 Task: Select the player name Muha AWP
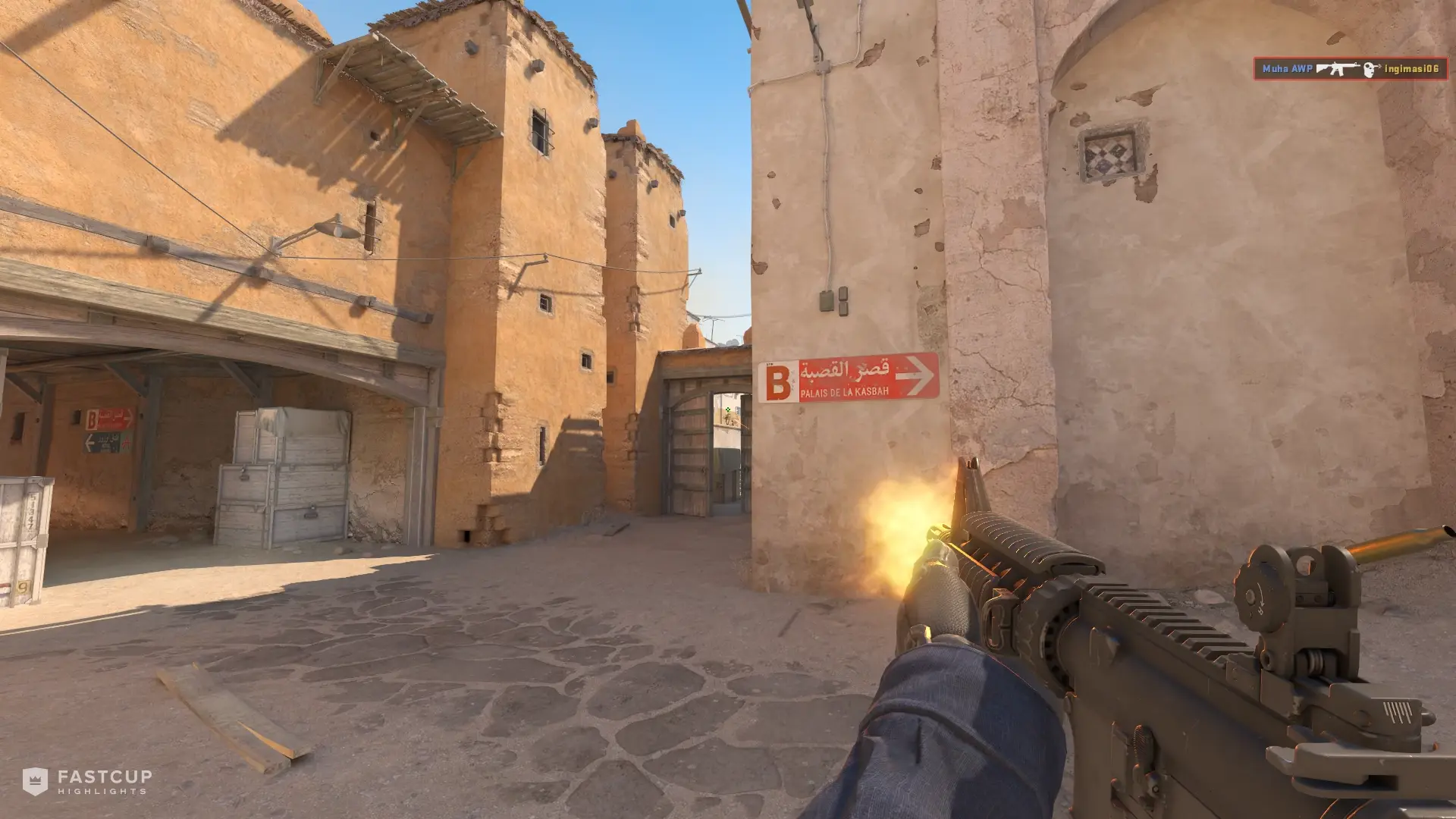(x=1287, y=68)
